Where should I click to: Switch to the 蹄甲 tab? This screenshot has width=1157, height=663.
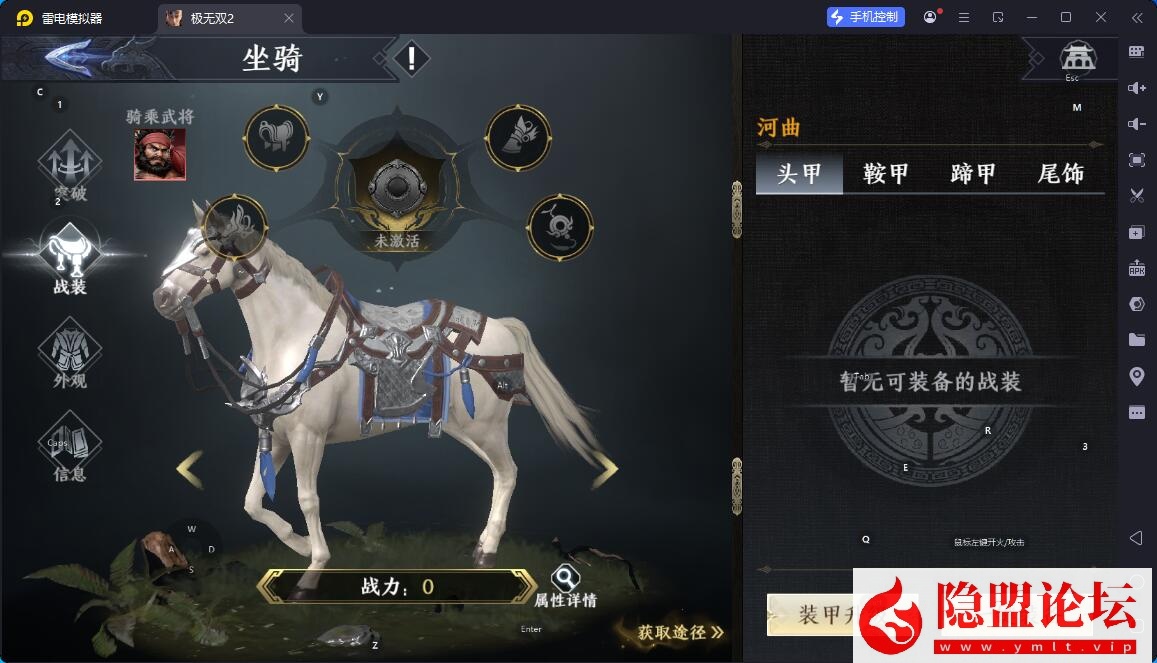973,173
